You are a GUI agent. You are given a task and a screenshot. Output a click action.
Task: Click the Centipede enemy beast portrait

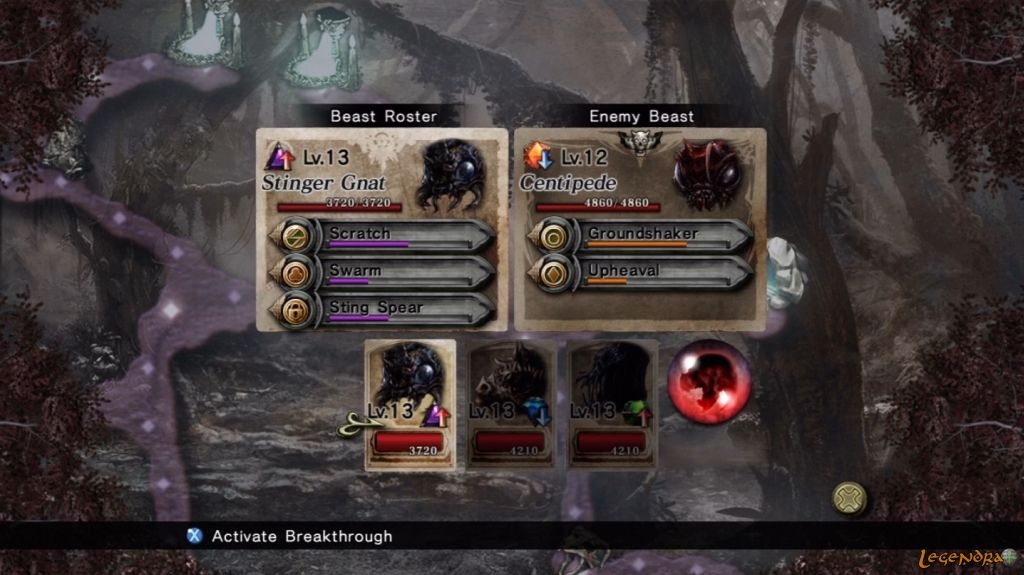[708, 174]
